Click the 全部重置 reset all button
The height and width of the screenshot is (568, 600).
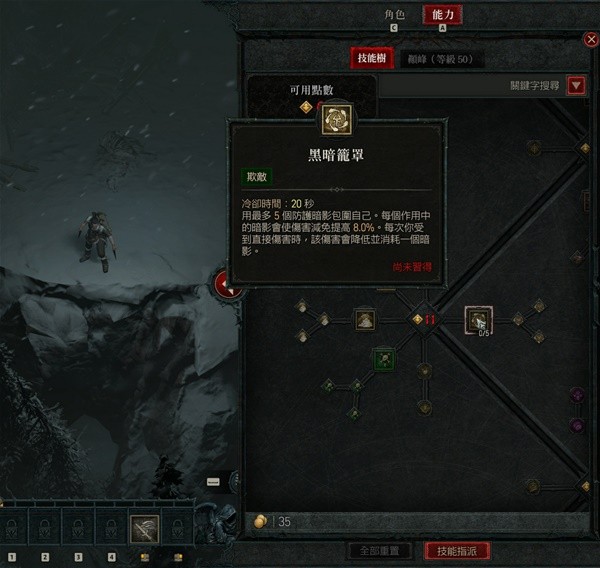coord(379,551)
